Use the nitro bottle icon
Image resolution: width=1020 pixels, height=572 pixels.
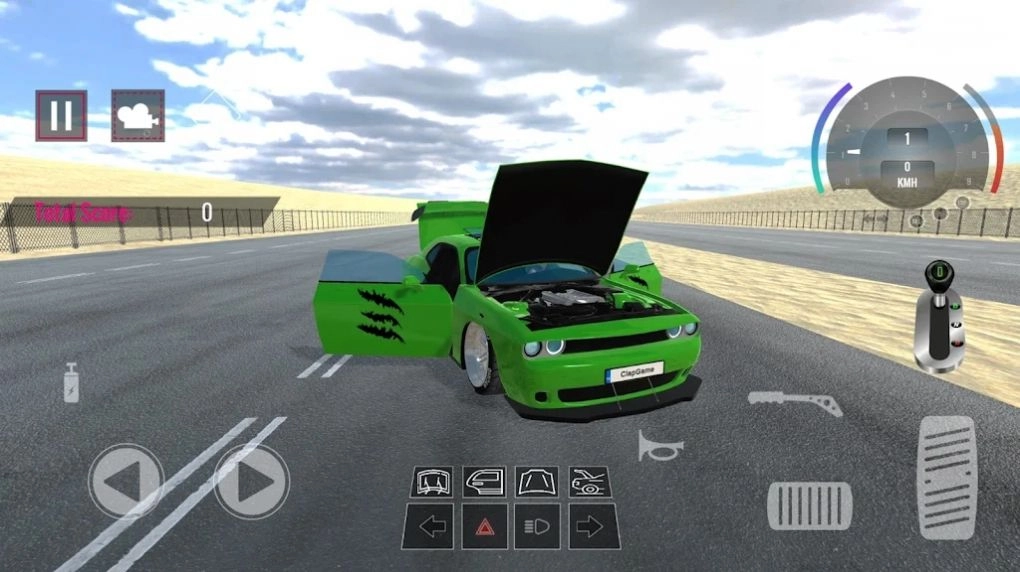[x=71, y=382]
